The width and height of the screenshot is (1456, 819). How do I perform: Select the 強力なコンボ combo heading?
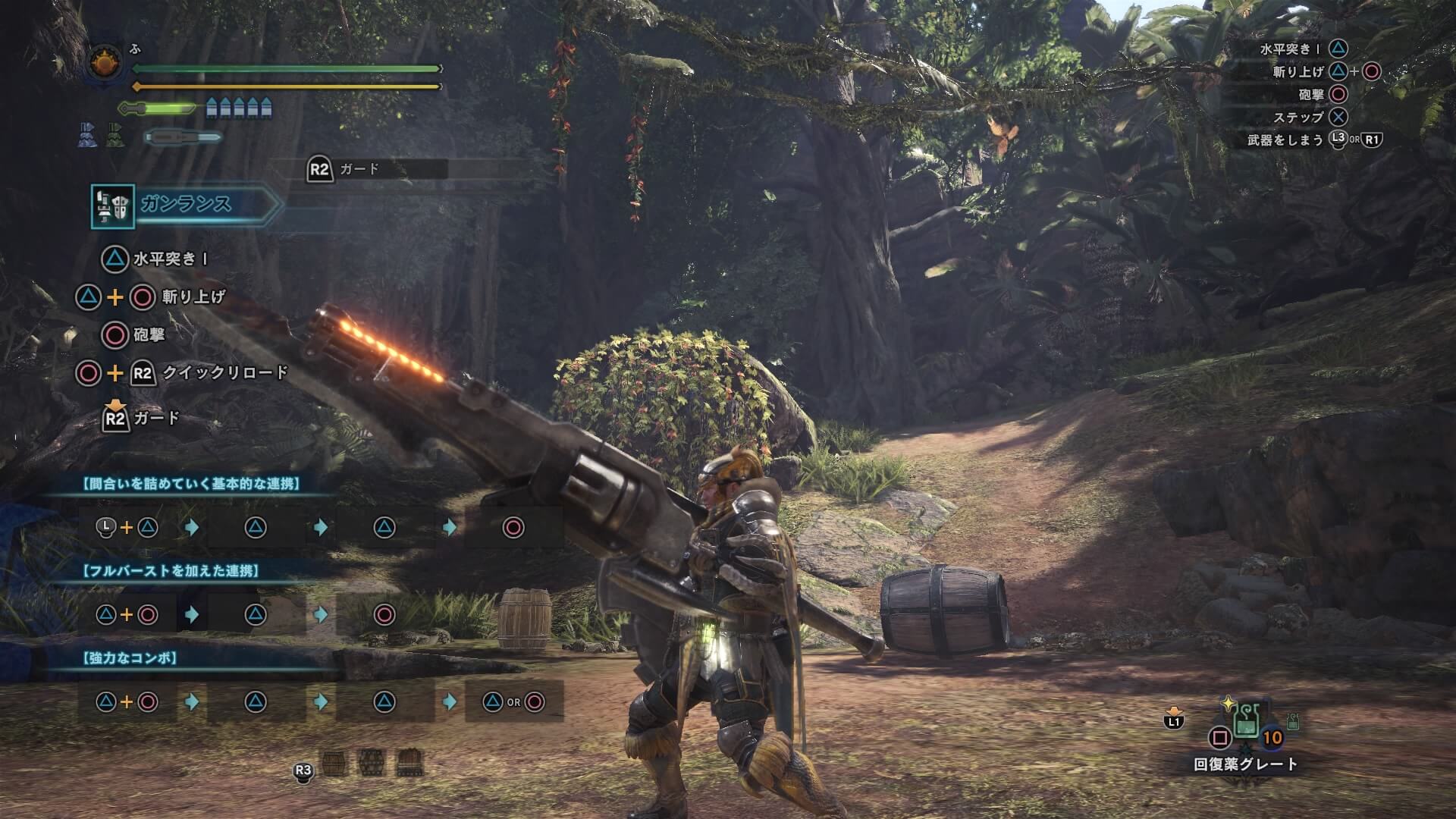tap(129, 657)
